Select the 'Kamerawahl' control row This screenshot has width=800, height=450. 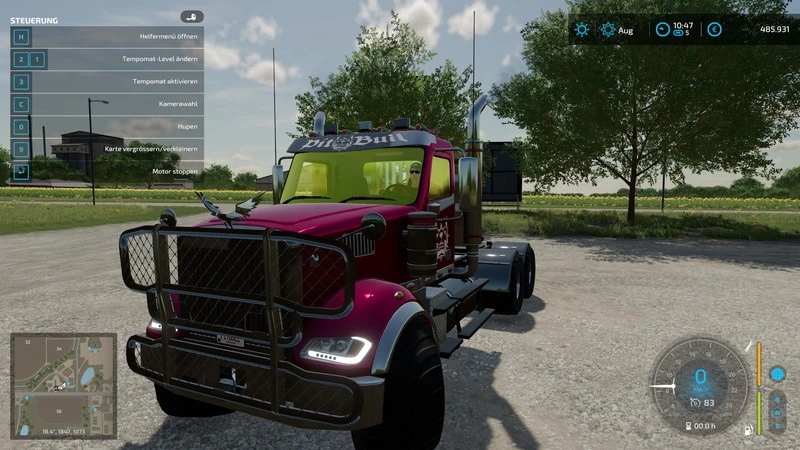tap(107, 104)
